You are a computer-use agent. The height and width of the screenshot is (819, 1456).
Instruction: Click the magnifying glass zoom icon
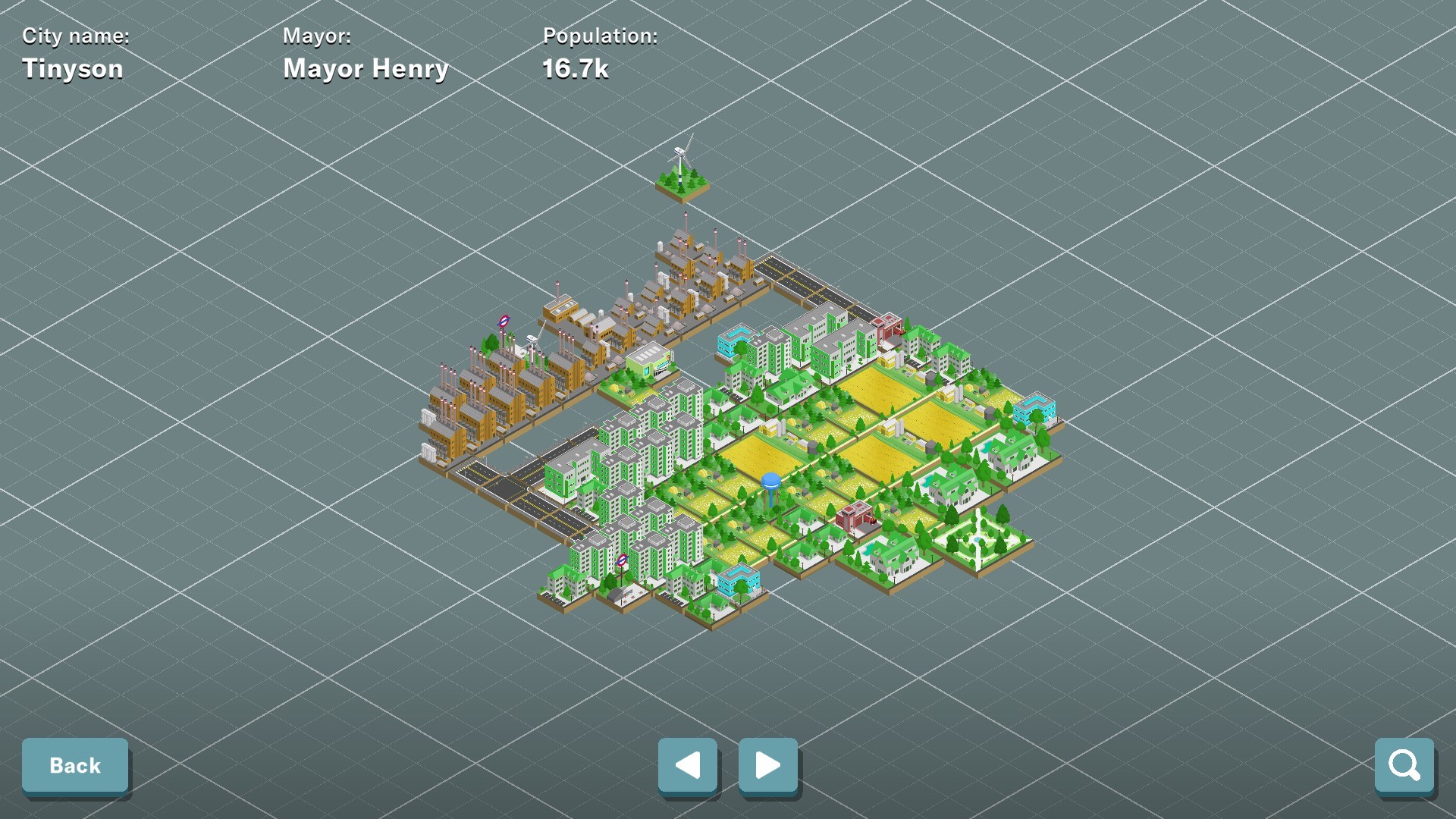pyautogui.click(x=1404, y=765)
